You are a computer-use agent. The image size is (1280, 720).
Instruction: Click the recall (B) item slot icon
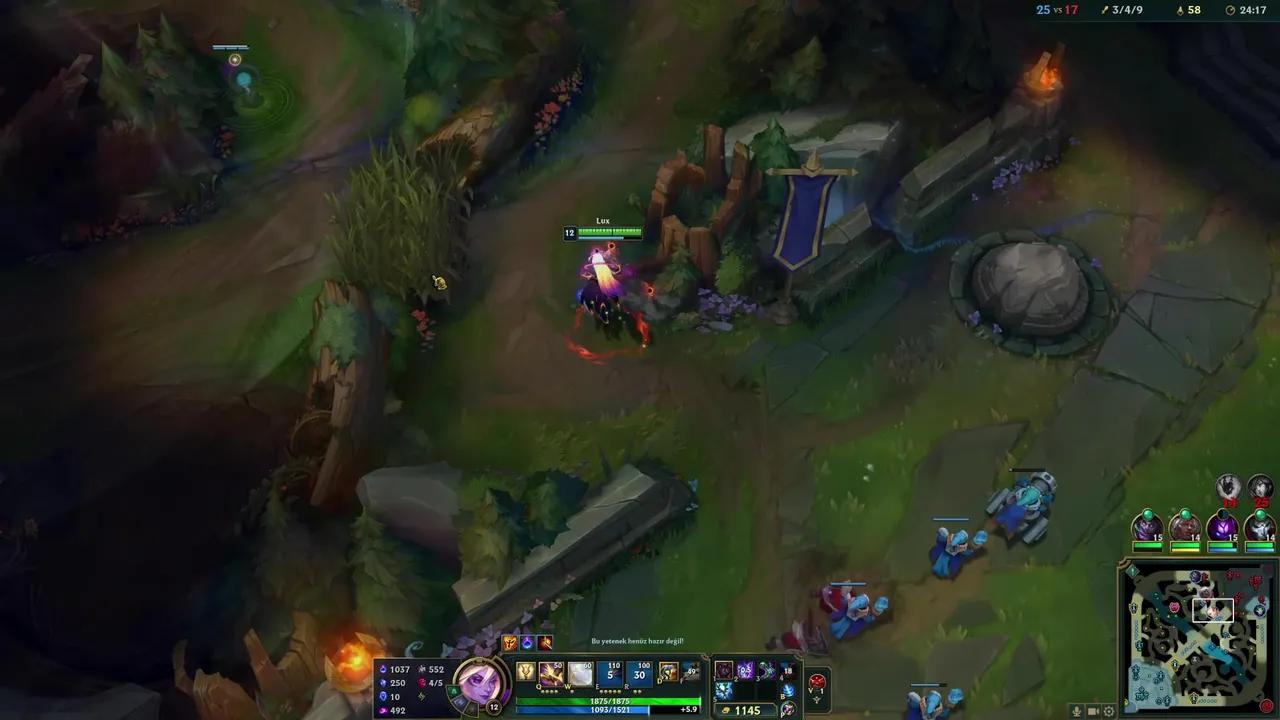(788, 690)
